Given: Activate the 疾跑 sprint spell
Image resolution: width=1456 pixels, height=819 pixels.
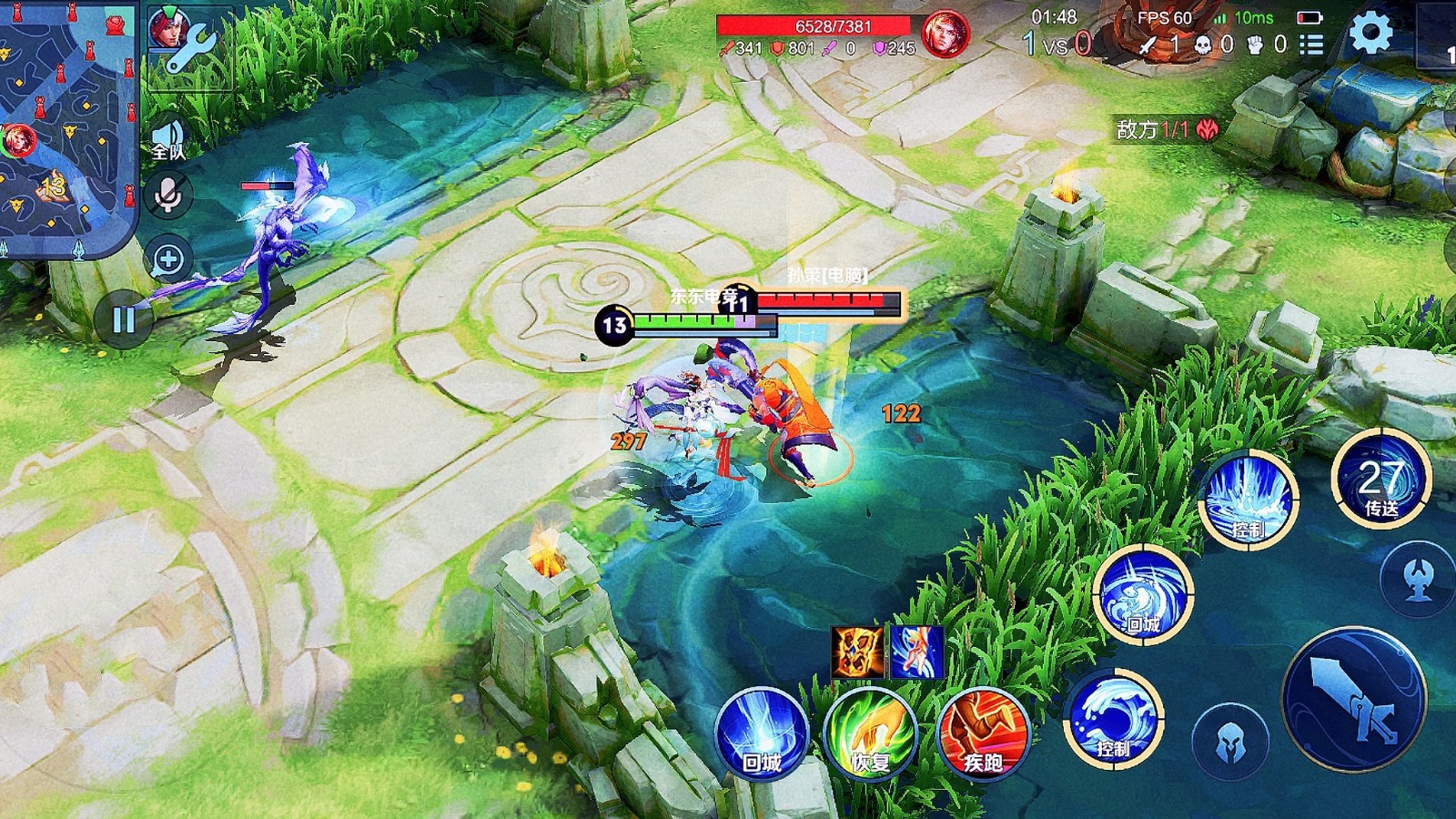Looking at the screenshot, I should 983,735.
